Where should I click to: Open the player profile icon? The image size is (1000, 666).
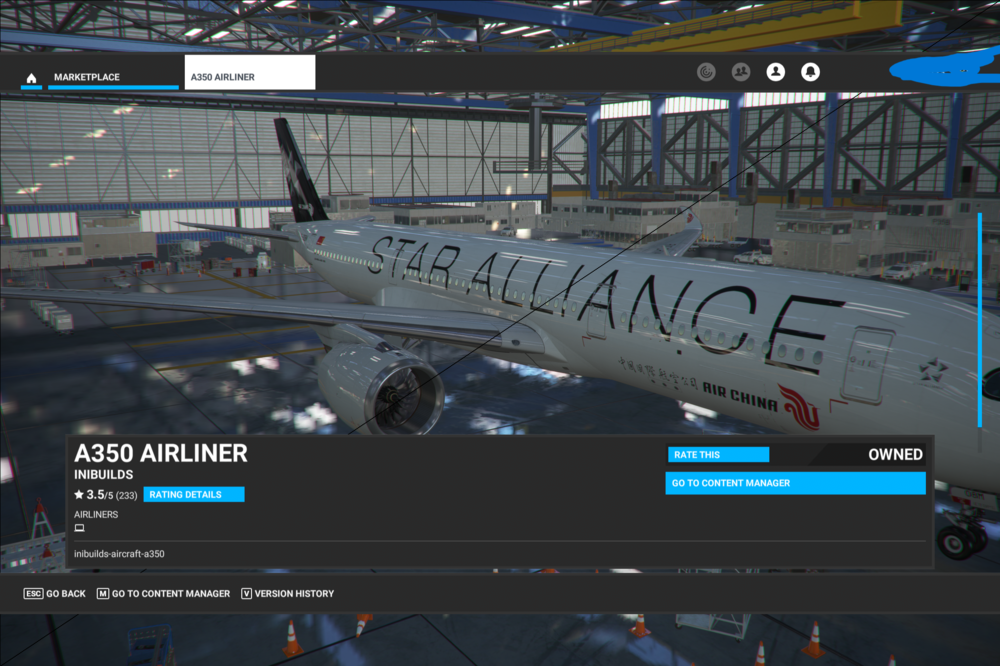point(775,72)
